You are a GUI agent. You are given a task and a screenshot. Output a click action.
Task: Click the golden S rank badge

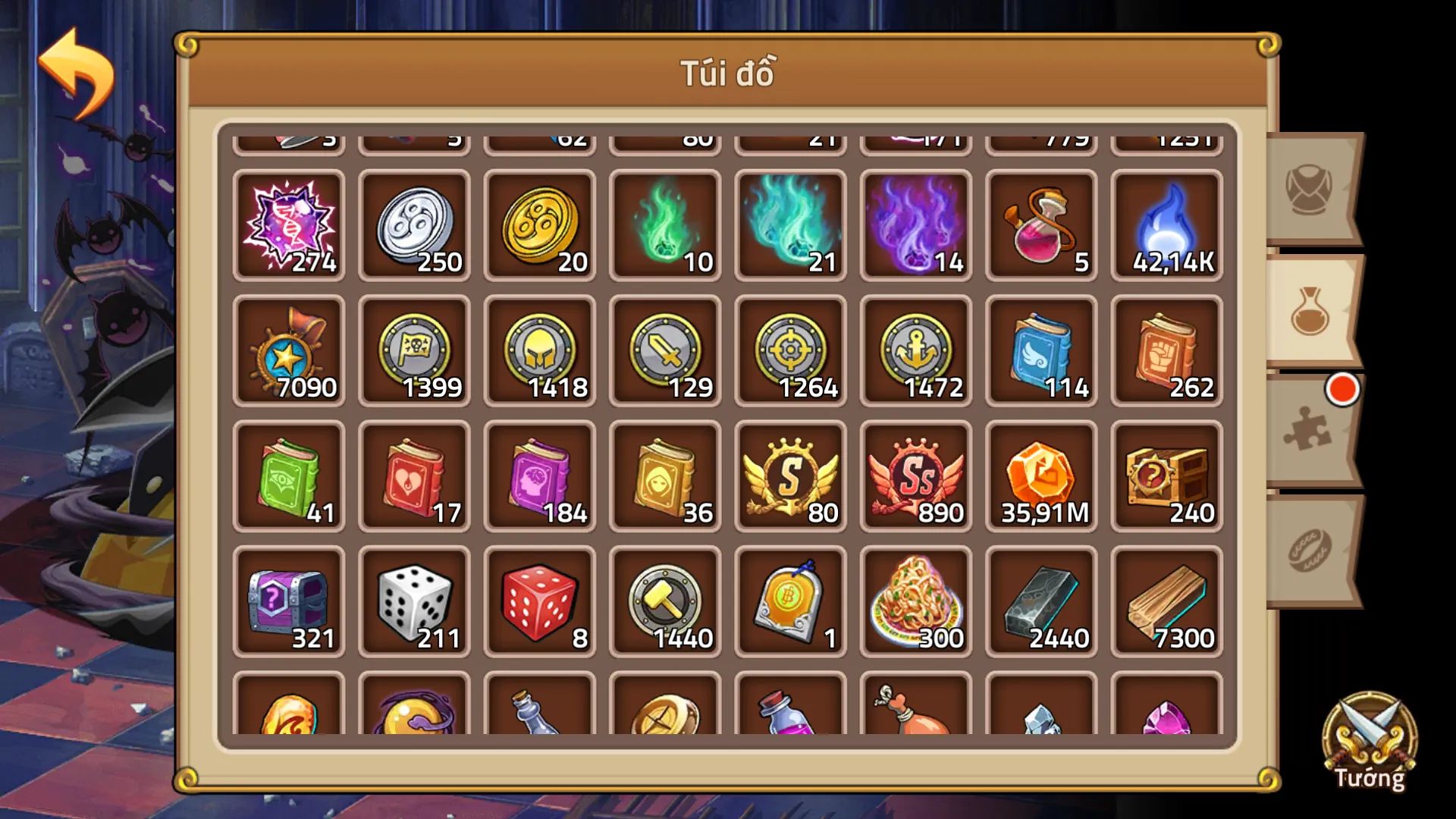point(790,475)
